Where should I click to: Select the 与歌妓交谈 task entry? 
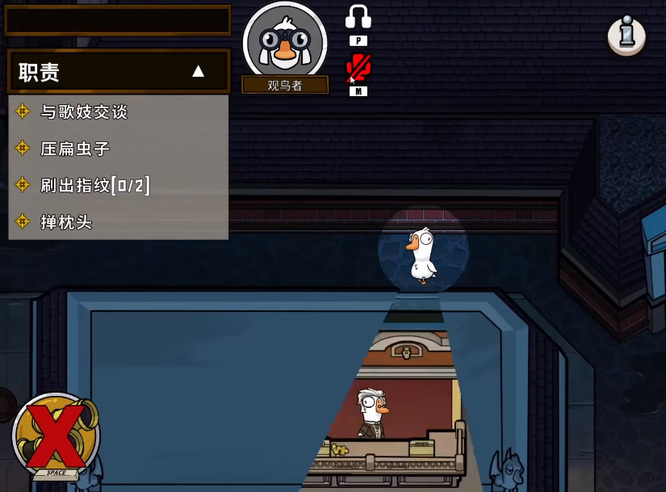(84, 111)
